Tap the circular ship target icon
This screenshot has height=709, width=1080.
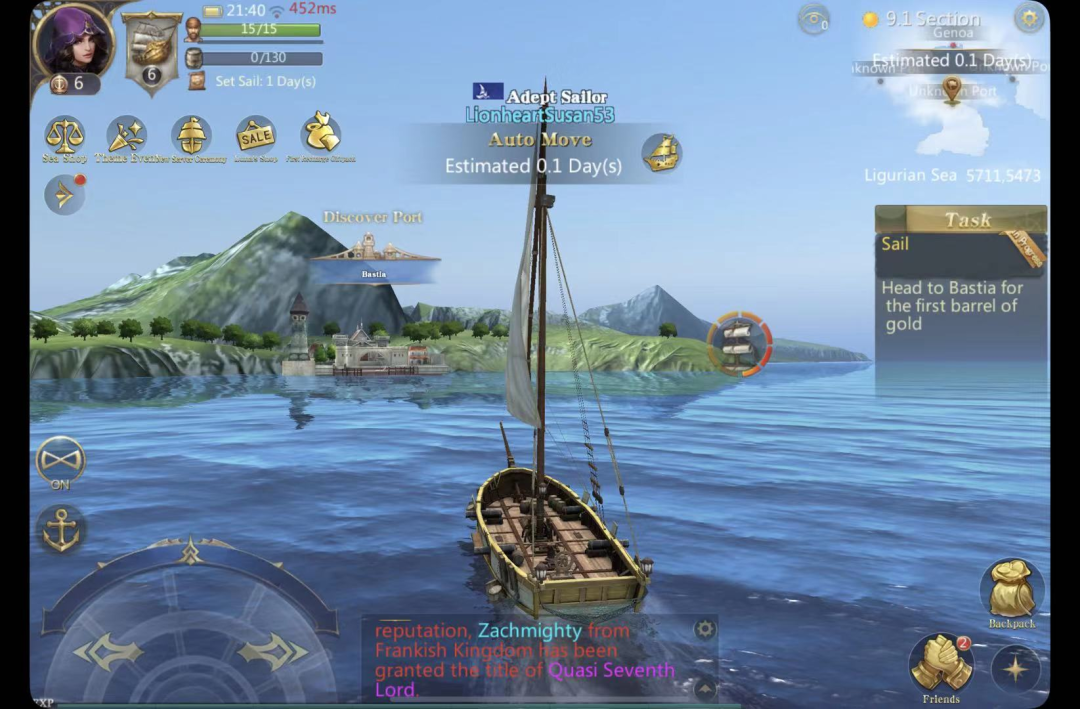739,343
